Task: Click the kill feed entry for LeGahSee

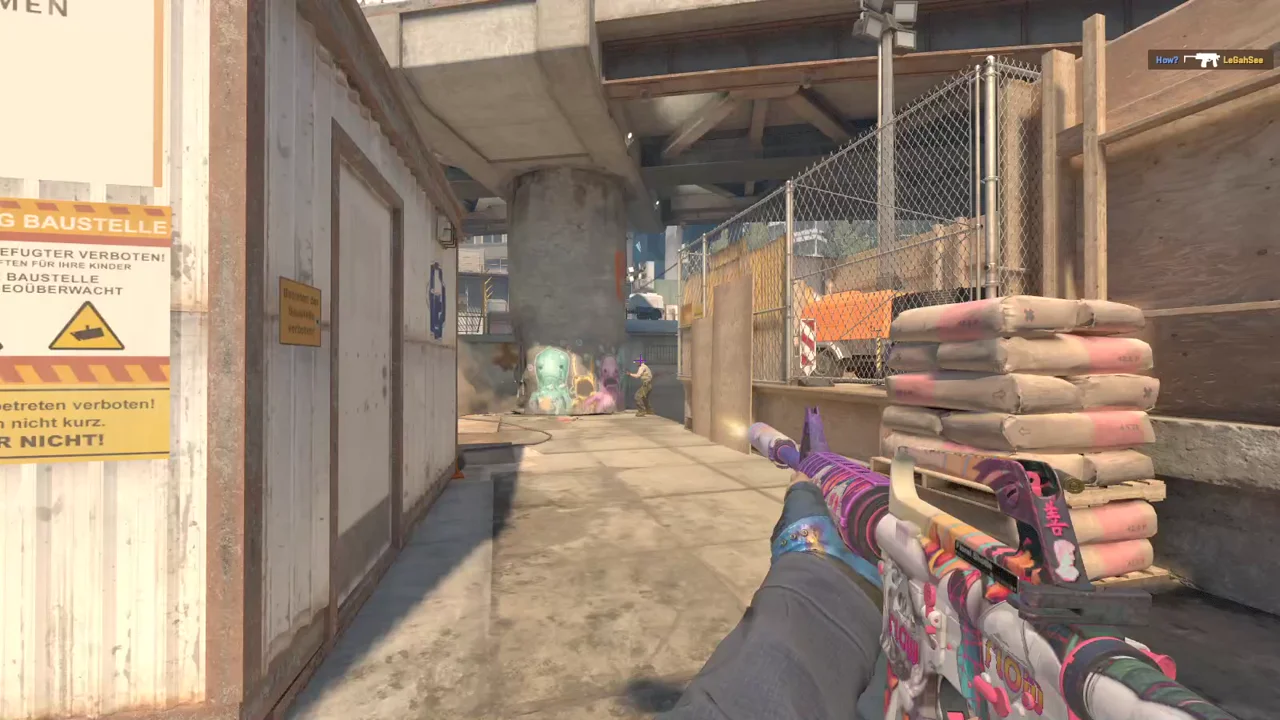Action: pyautogui.click(x=1210, y=60)
